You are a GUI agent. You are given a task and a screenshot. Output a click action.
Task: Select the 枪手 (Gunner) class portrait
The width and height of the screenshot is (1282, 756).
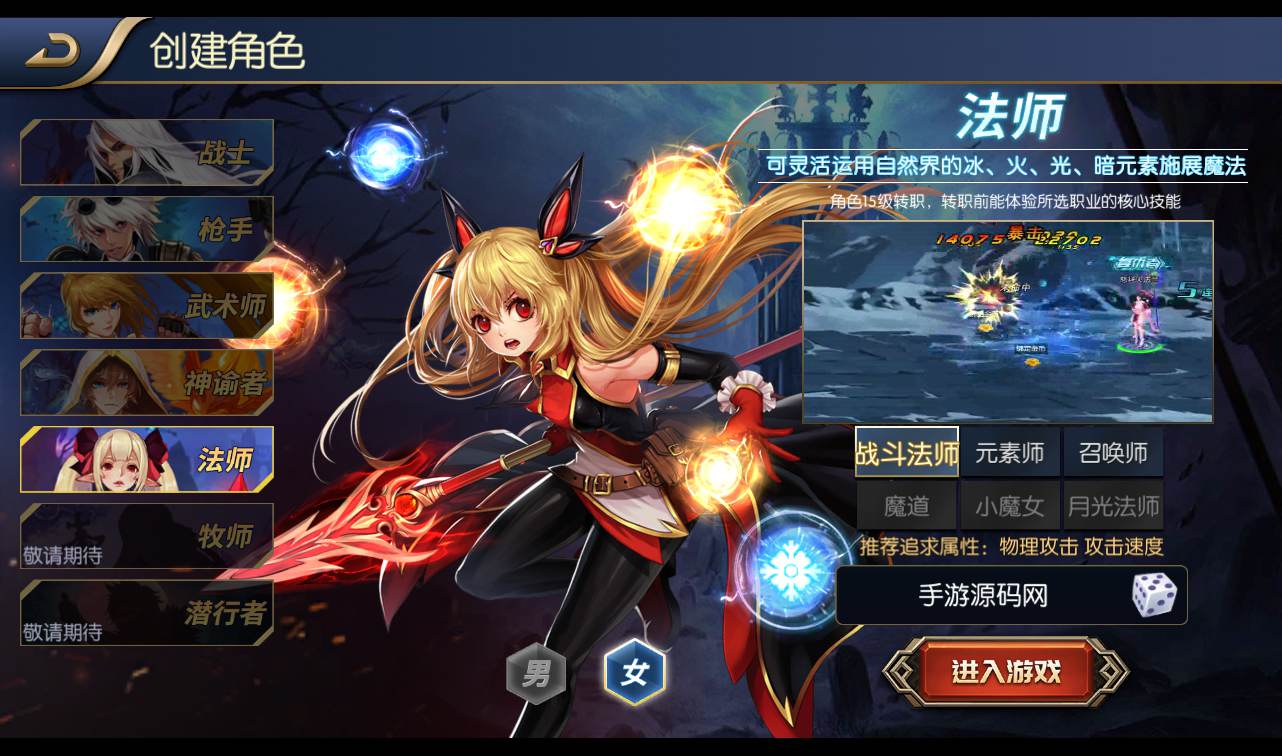[145, 229]
